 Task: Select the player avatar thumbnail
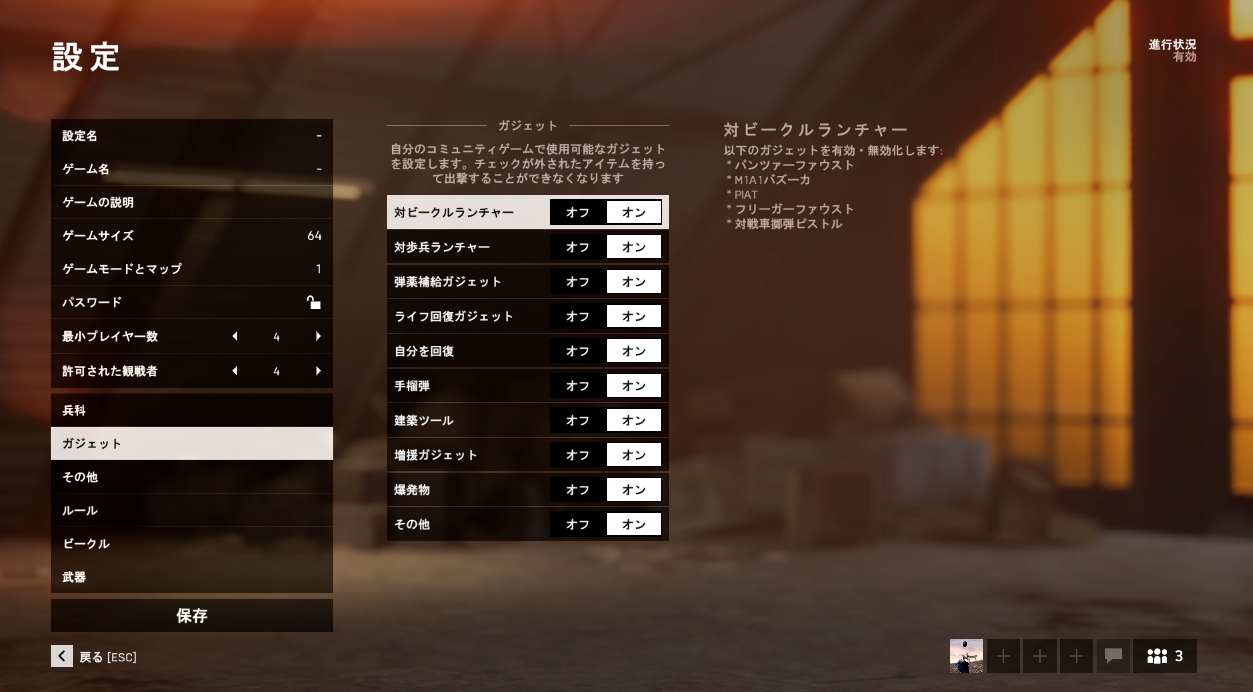click(x=966, y=656)
